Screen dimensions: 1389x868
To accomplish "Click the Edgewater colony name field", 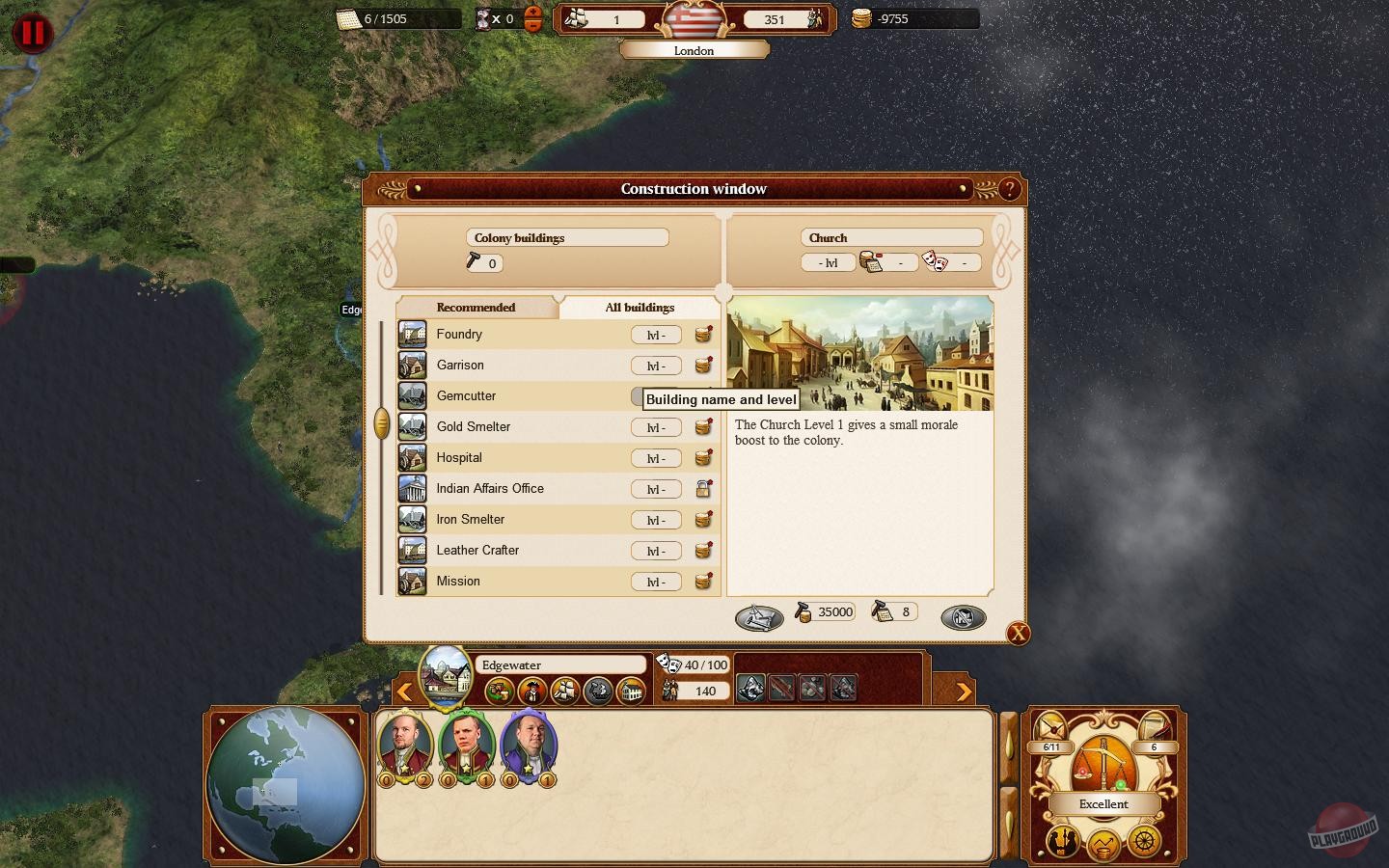I will coord(561,665).
